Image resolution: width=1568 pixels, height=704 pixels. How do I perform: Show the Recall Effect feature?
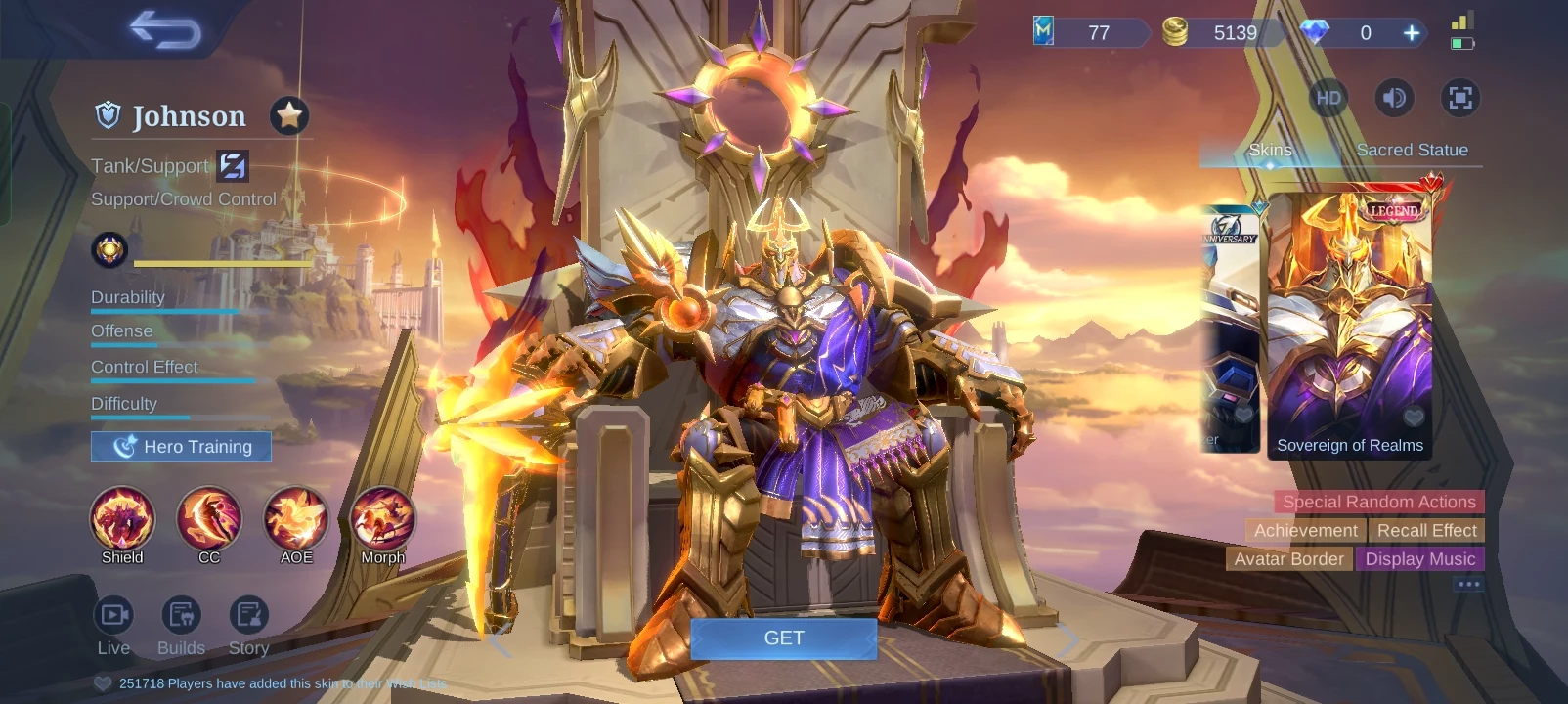1426,530
